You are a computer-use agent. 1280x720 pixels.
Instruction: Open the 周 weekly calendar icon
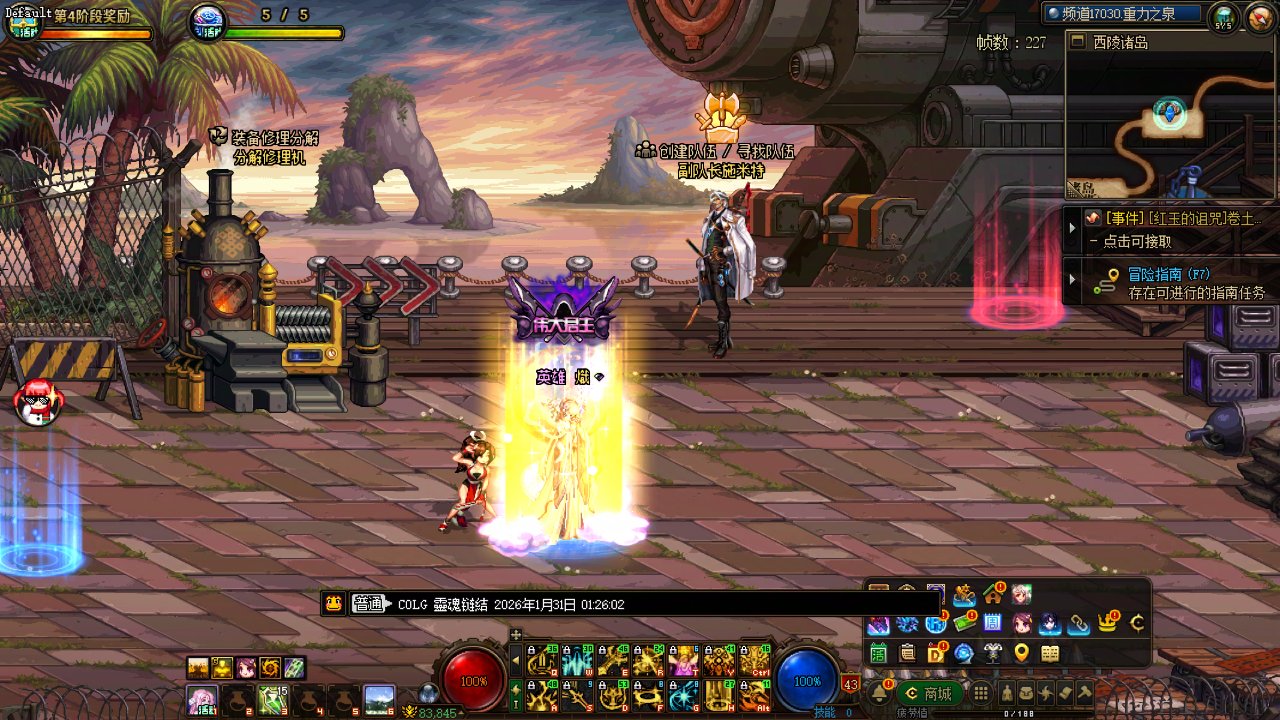[993, 624]
